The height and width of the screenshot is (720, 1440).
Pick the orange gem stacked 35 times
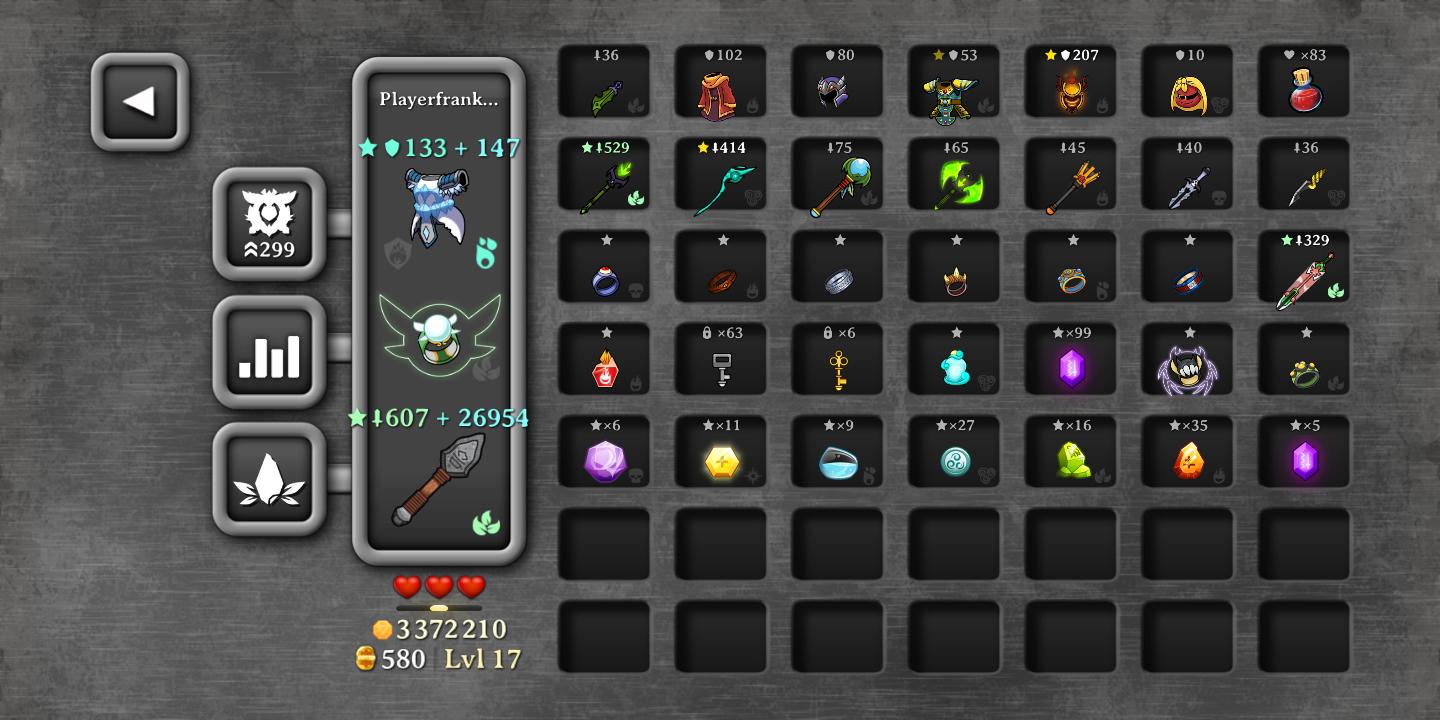[x=1187, y=460]
